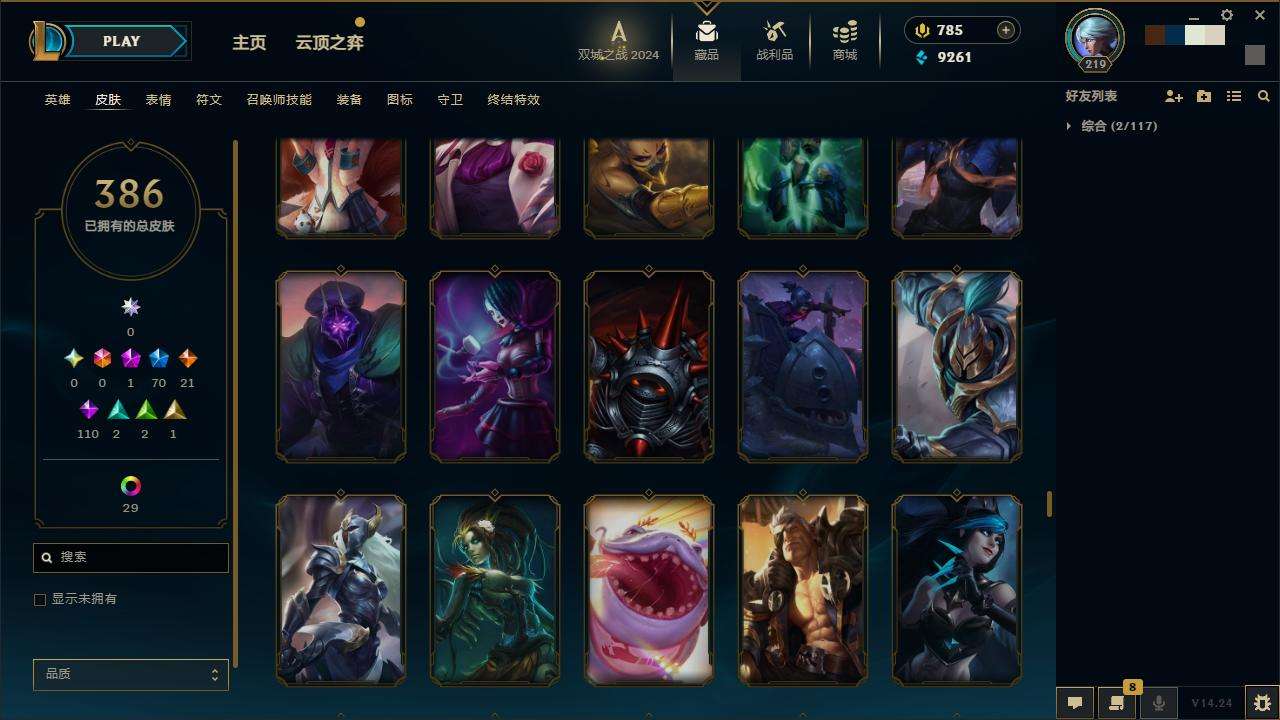This screenshot has height=720, width=1280.
Task: Click the add friend icon
Action: (1173, 96)
